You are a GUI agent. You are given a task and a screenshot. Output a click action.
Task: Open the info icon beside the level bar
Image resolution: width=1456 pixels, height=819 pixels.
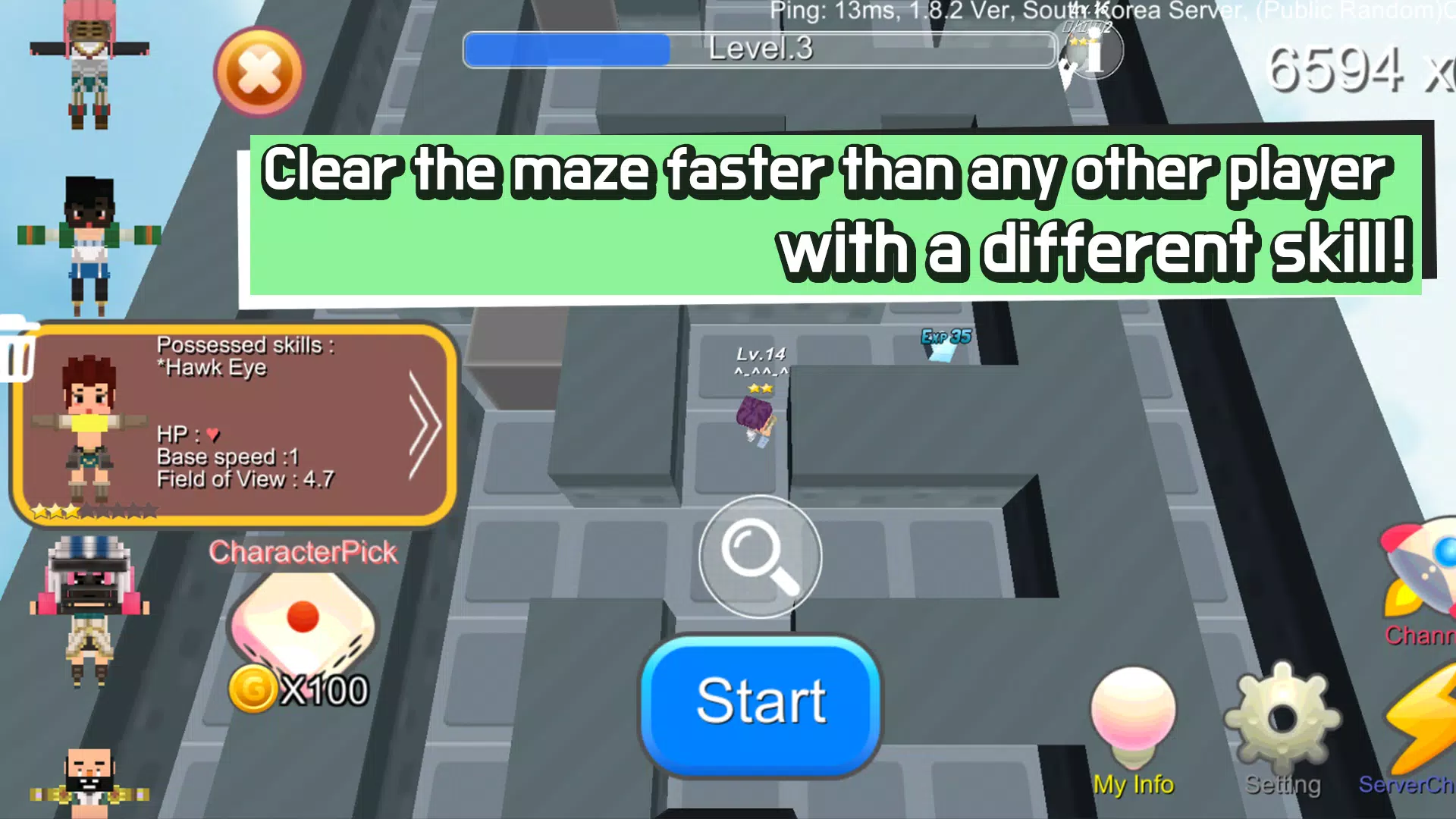click(x=1092, y=53)
